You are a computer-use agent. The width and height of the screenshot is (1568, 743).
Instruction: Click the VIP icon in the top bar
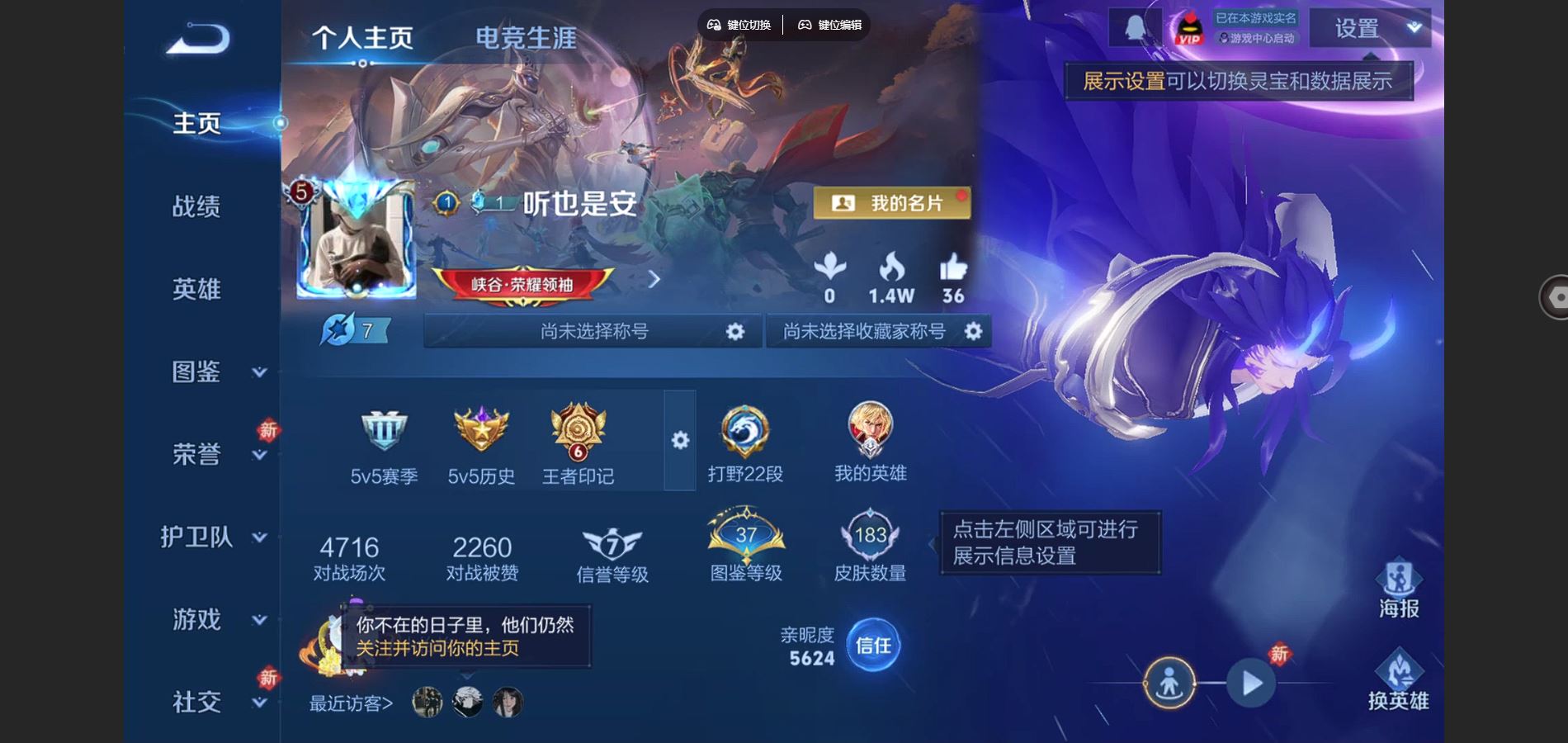1188,29
